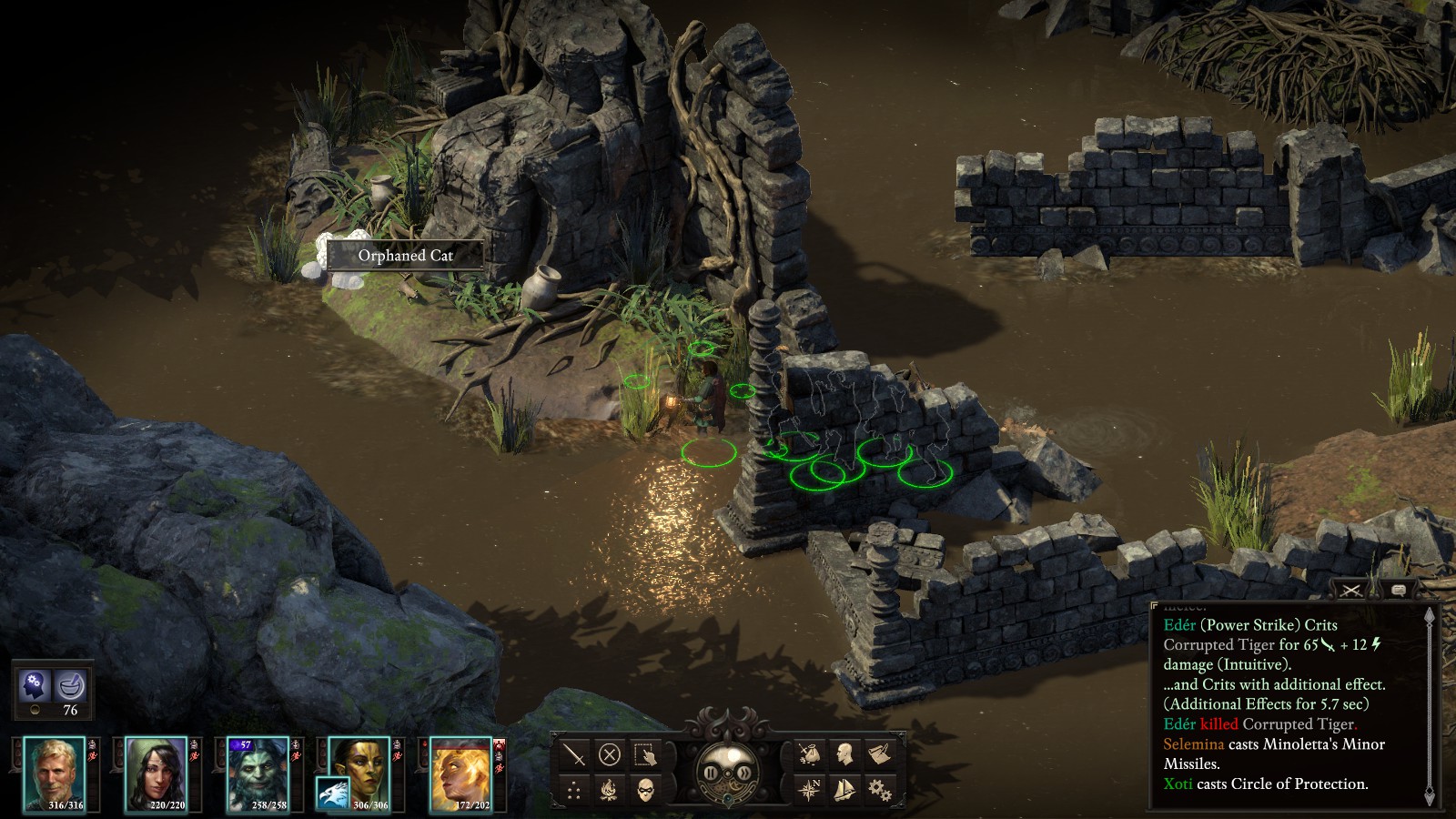The width and height of the screenshot is (1456, 819).
Task: Pause the game with the pause button
Action: tap(711, 773)
